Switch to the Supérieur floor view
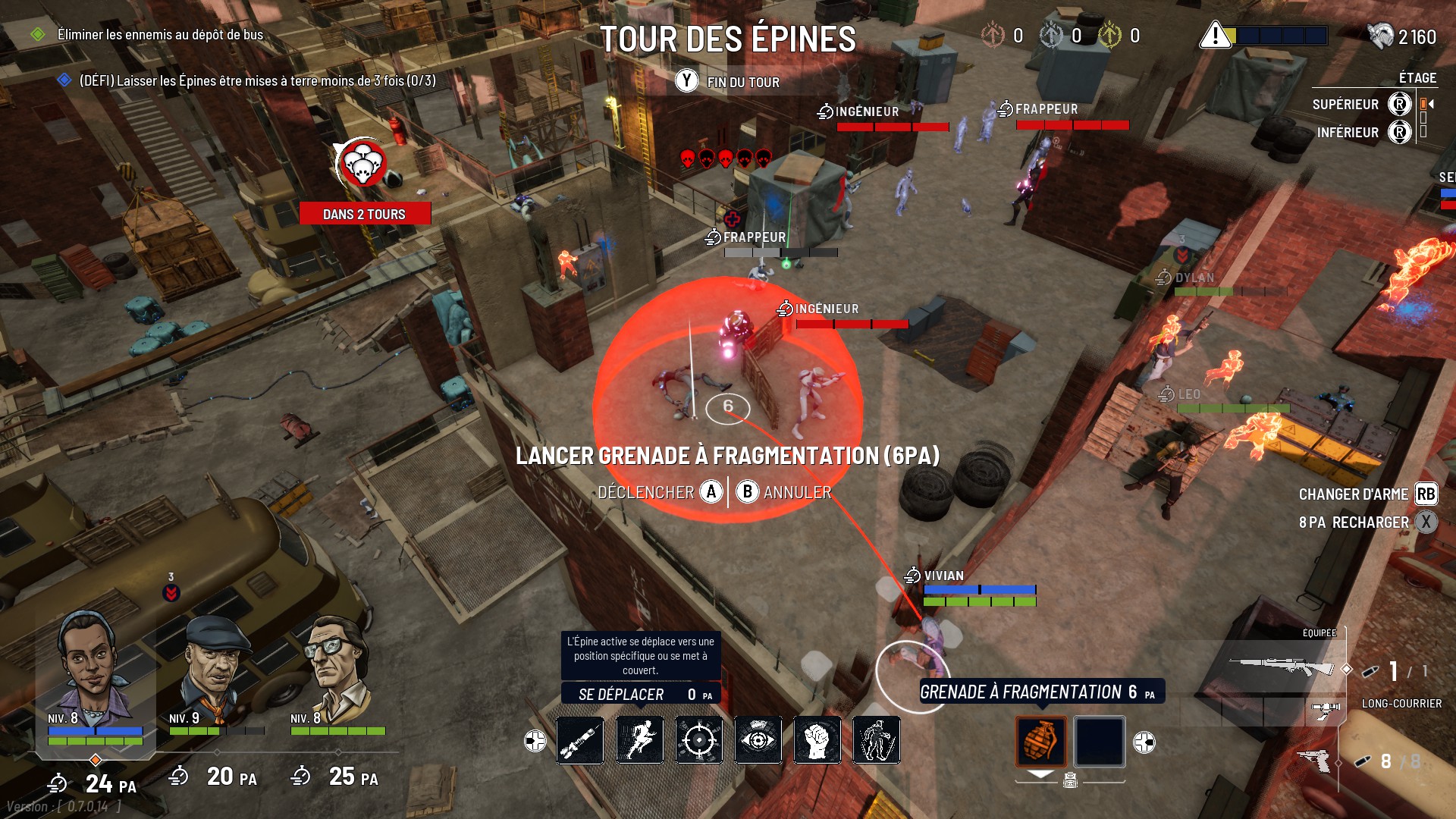This screenshot has height=819, width=1456. (1399, 104)
